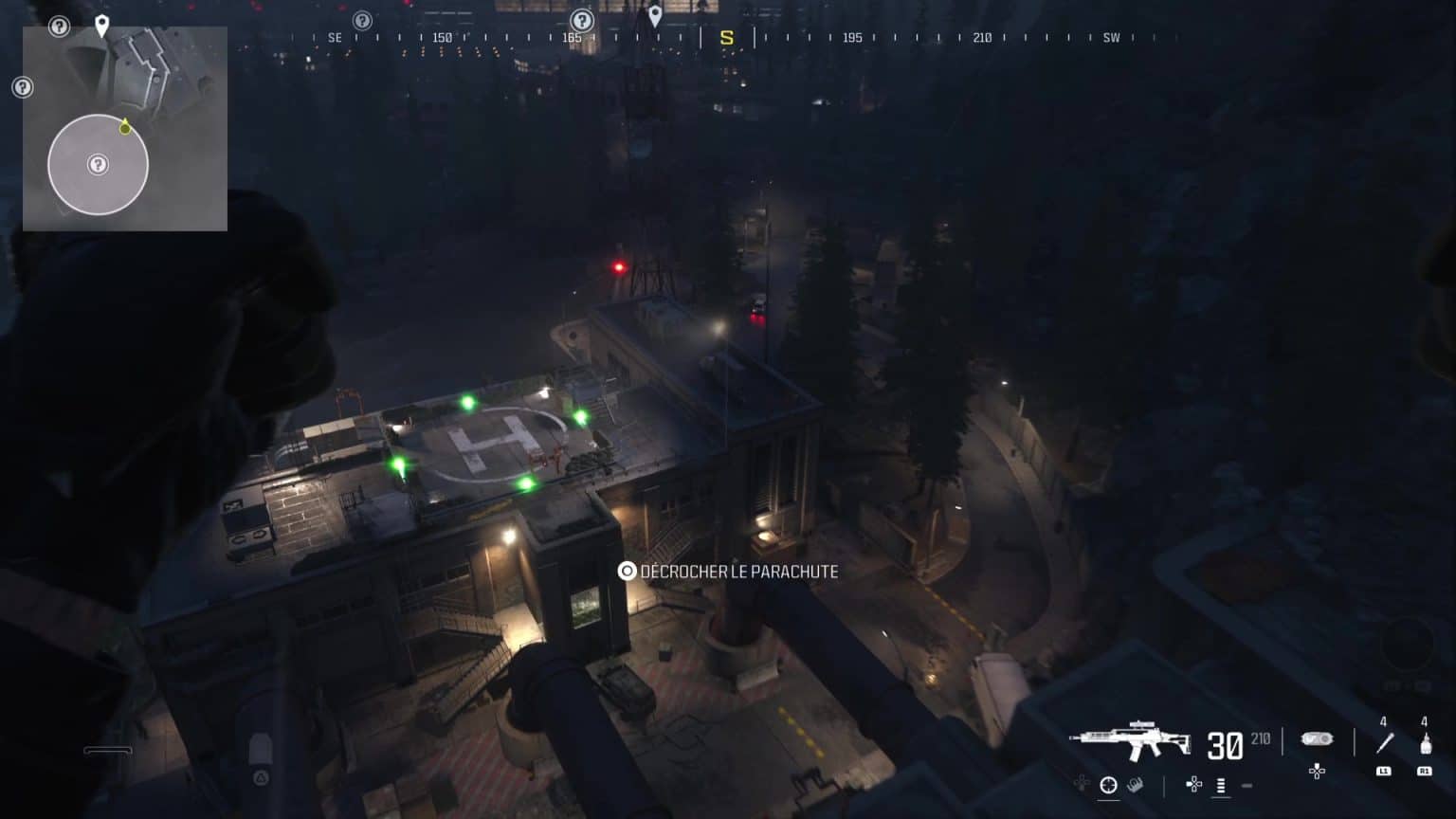
Task: Select the crosshair reticle icon in the HUD
Action: pos(1109,786)
